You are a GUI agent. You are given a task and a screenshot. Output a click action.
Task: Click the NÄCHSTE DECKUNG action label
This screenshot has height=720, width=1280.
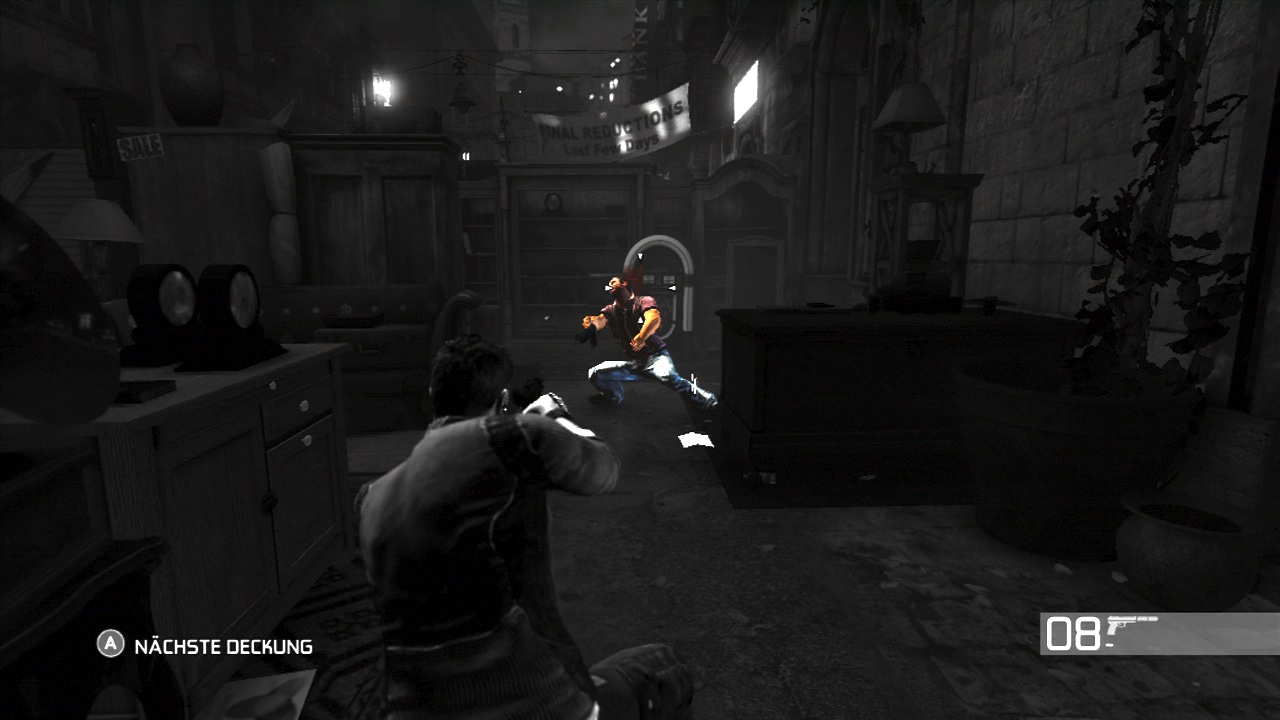coord(215,648)
